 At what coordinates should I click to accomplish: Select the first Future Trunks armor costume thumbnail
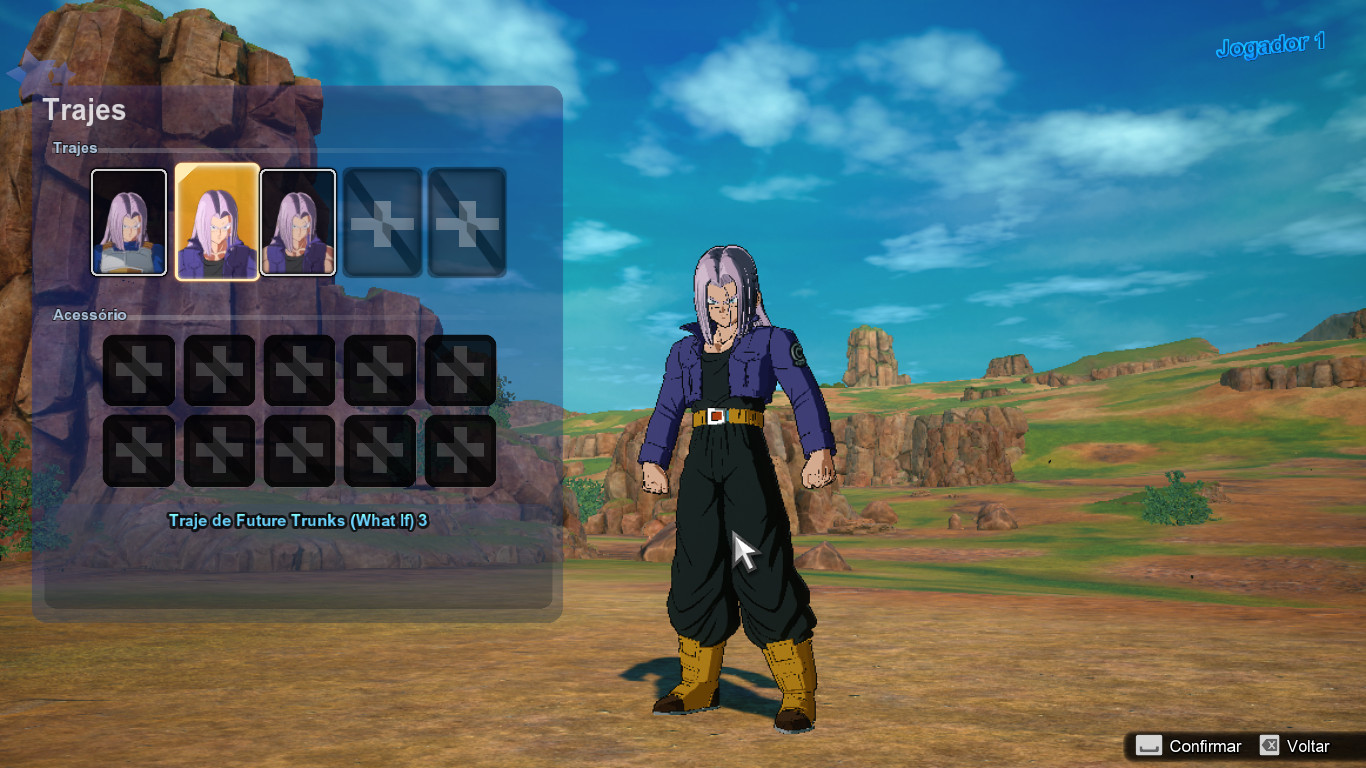[129, 221]
